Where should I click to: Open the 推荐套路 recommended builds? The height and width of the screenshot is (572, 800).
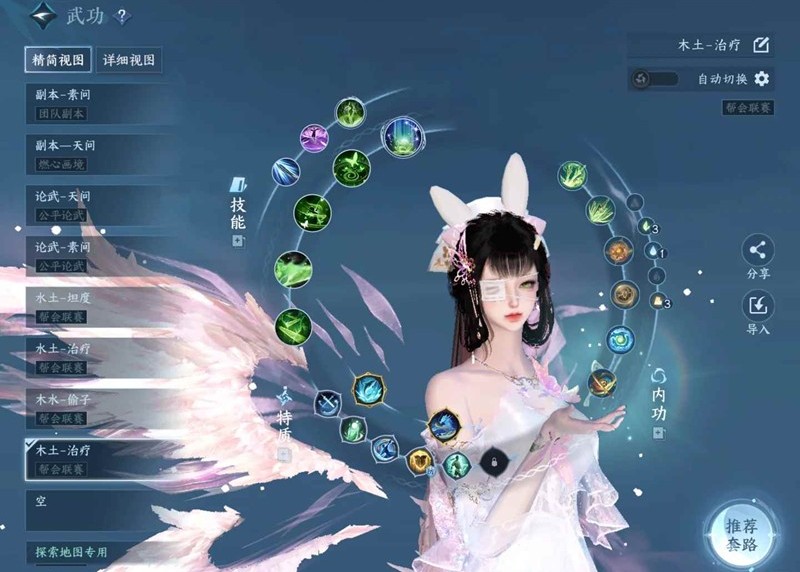click(742, 534)
